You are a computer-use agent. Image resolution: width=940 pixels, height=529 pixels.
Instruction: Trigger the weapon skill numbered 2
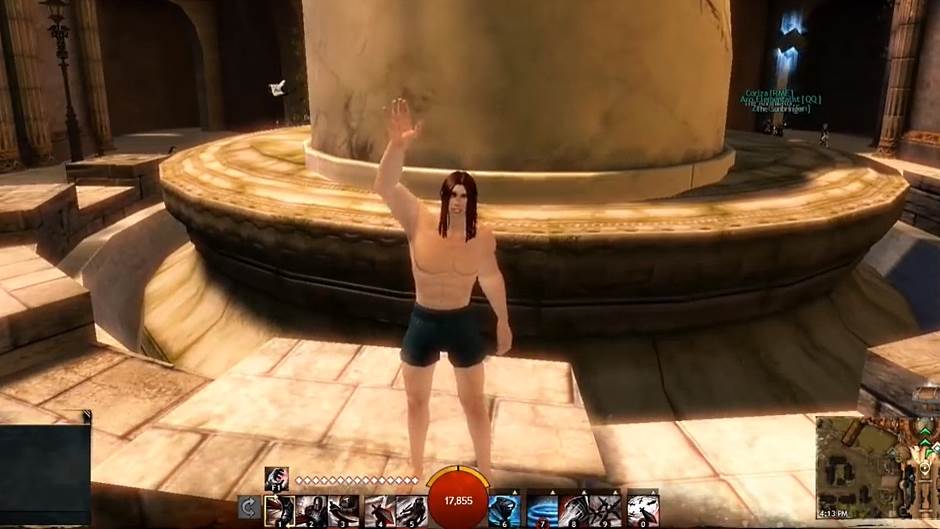point(311,510)
